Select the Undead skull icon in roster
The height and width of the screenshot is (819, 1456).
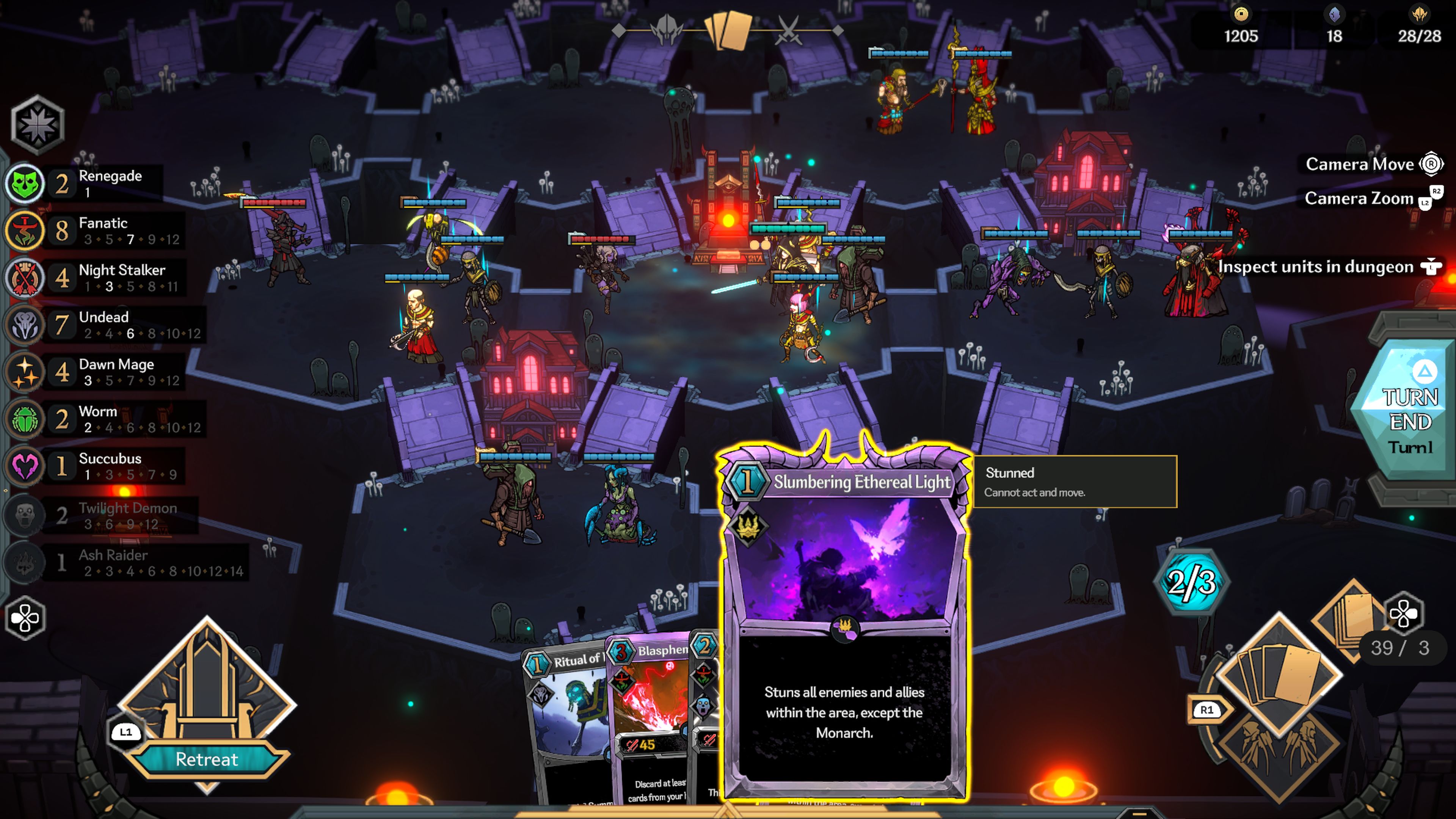(x=23, y=326)
